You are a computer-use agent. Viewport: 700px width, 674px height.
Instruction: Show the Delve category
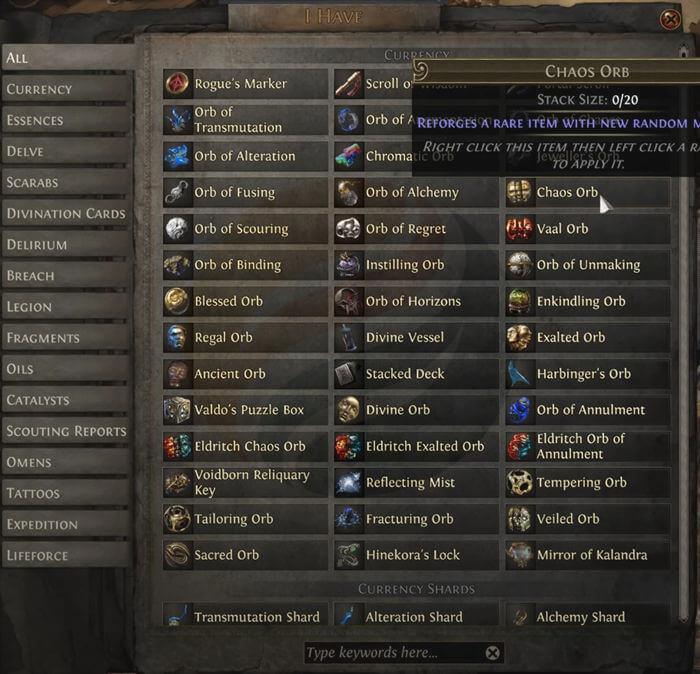(x=66, y=151)
